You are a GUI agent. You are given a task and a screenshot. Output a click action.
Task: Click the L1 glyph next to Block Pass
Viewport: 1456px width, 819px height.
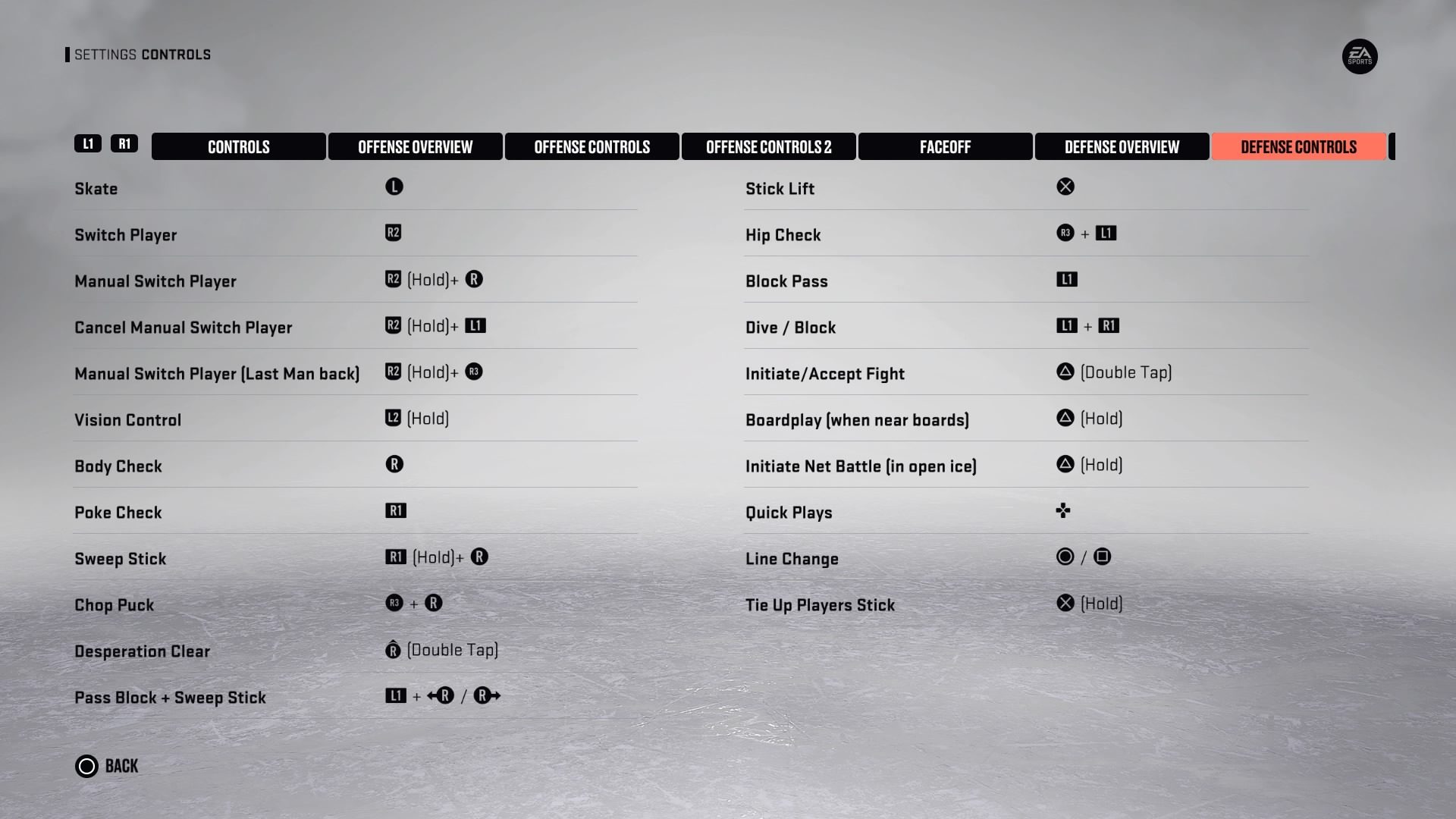(1067, 279)
